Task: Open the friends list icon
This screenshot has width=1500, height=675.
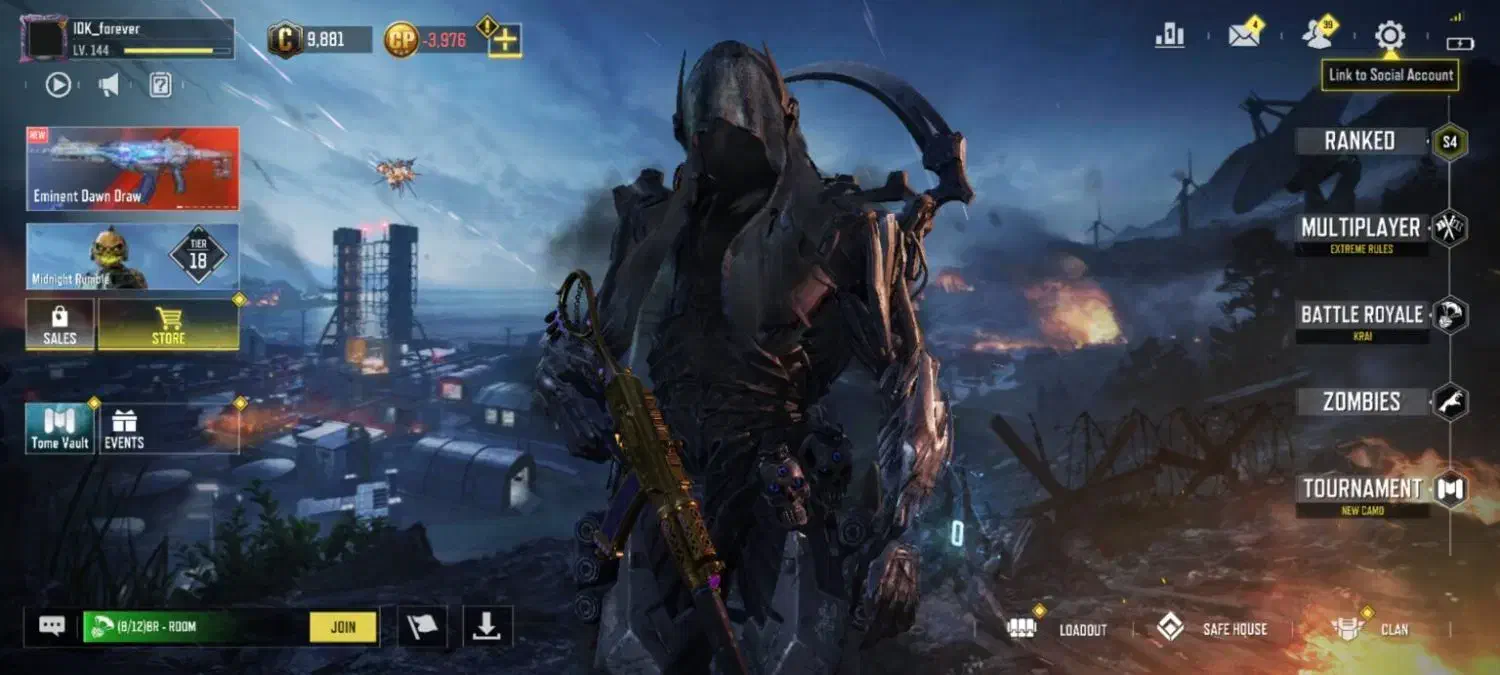Action: click(1318, 36)
